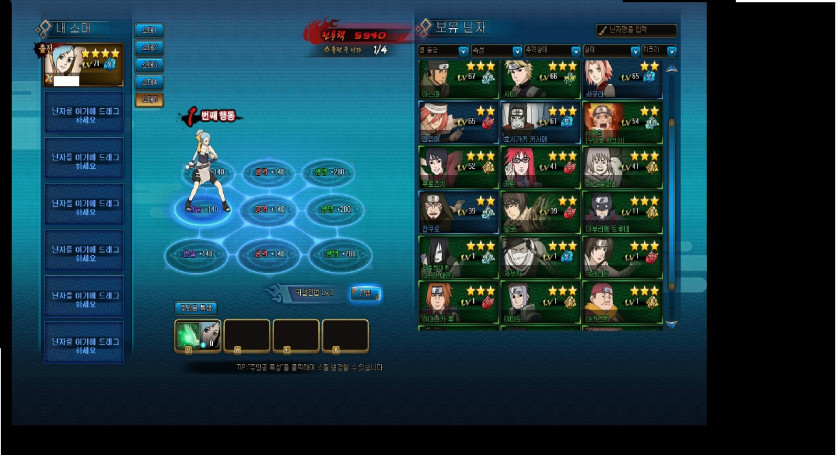840x455 pixels.
Task: Open the attribute filter dropdown
Action: tap(497, 50)
